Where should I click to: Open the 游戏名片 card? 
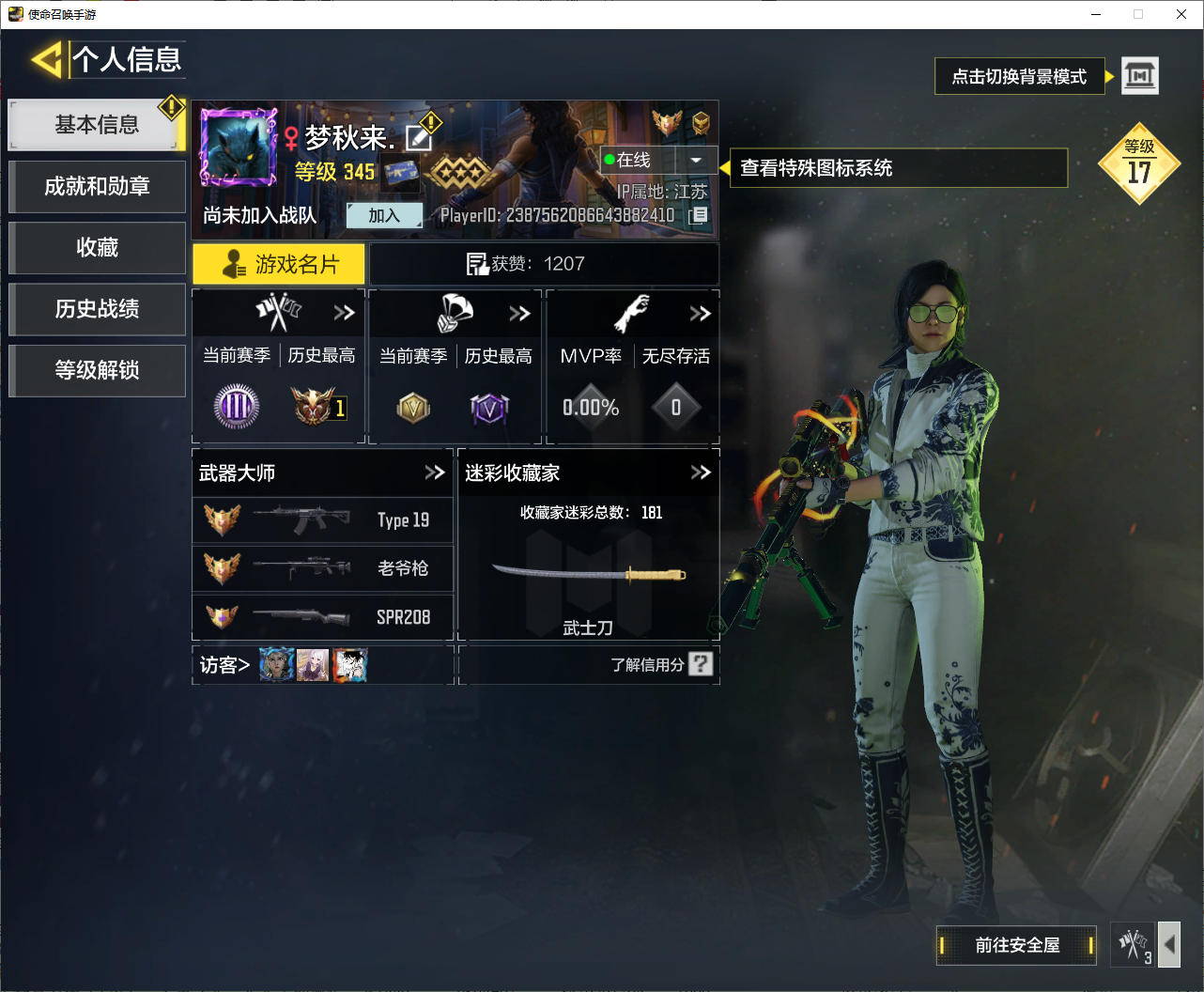click(x=279, y=265)
